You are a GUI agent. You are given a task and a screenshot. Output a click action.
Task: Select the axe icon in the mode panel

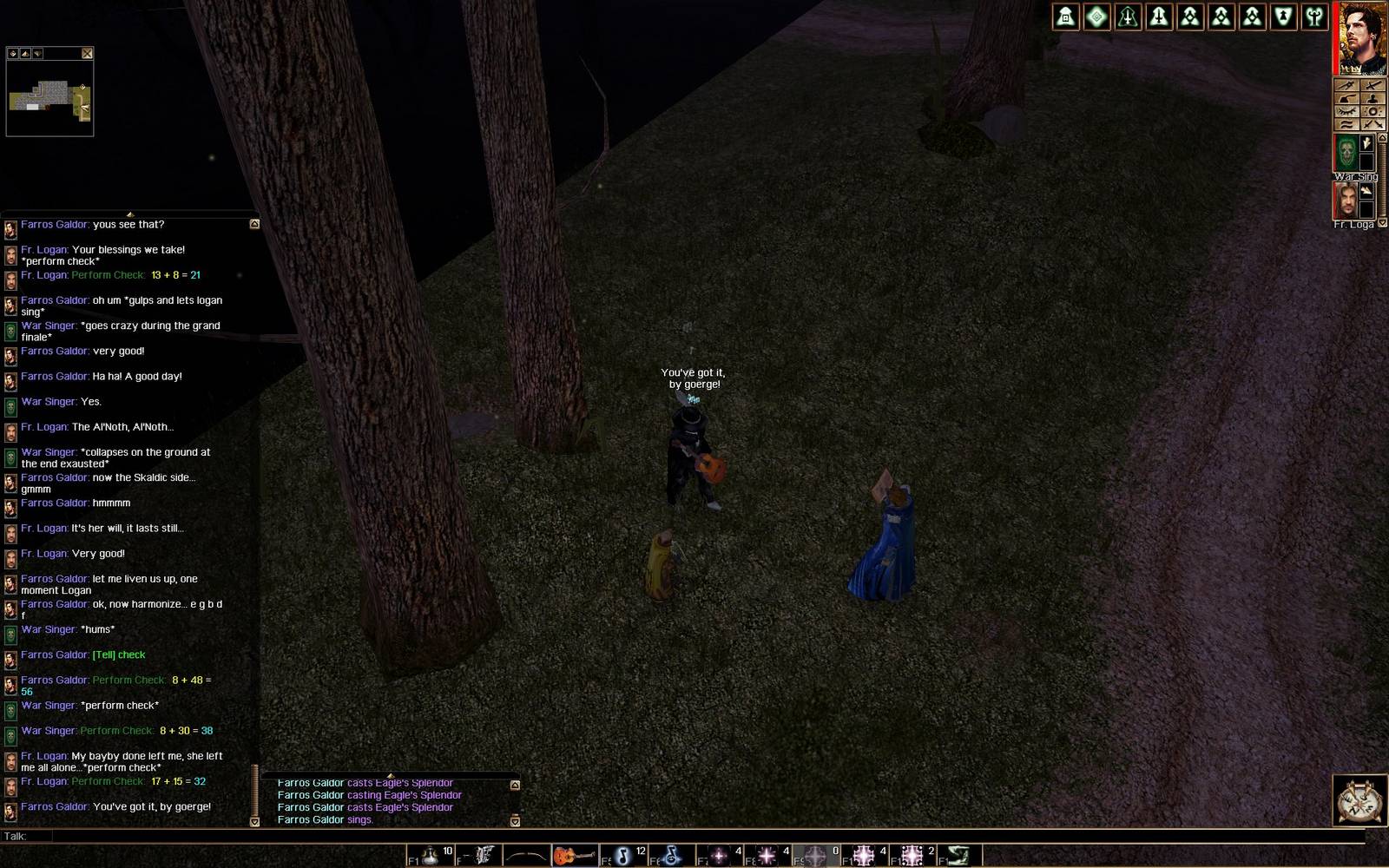tap(1347, 97)
